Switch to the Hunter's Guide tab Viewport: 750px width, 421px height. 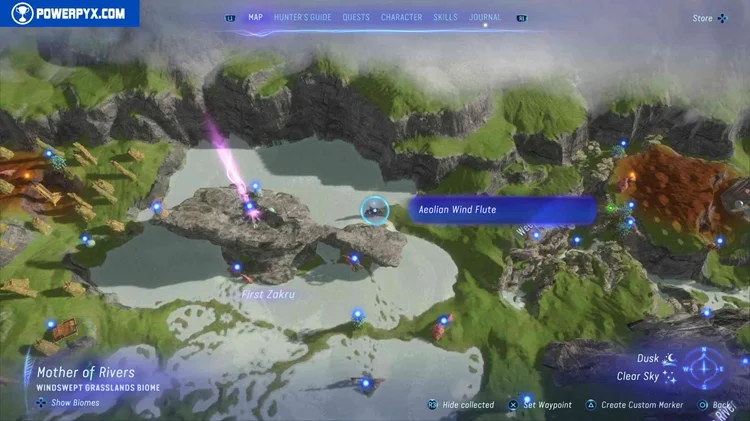tap(300, 17)
